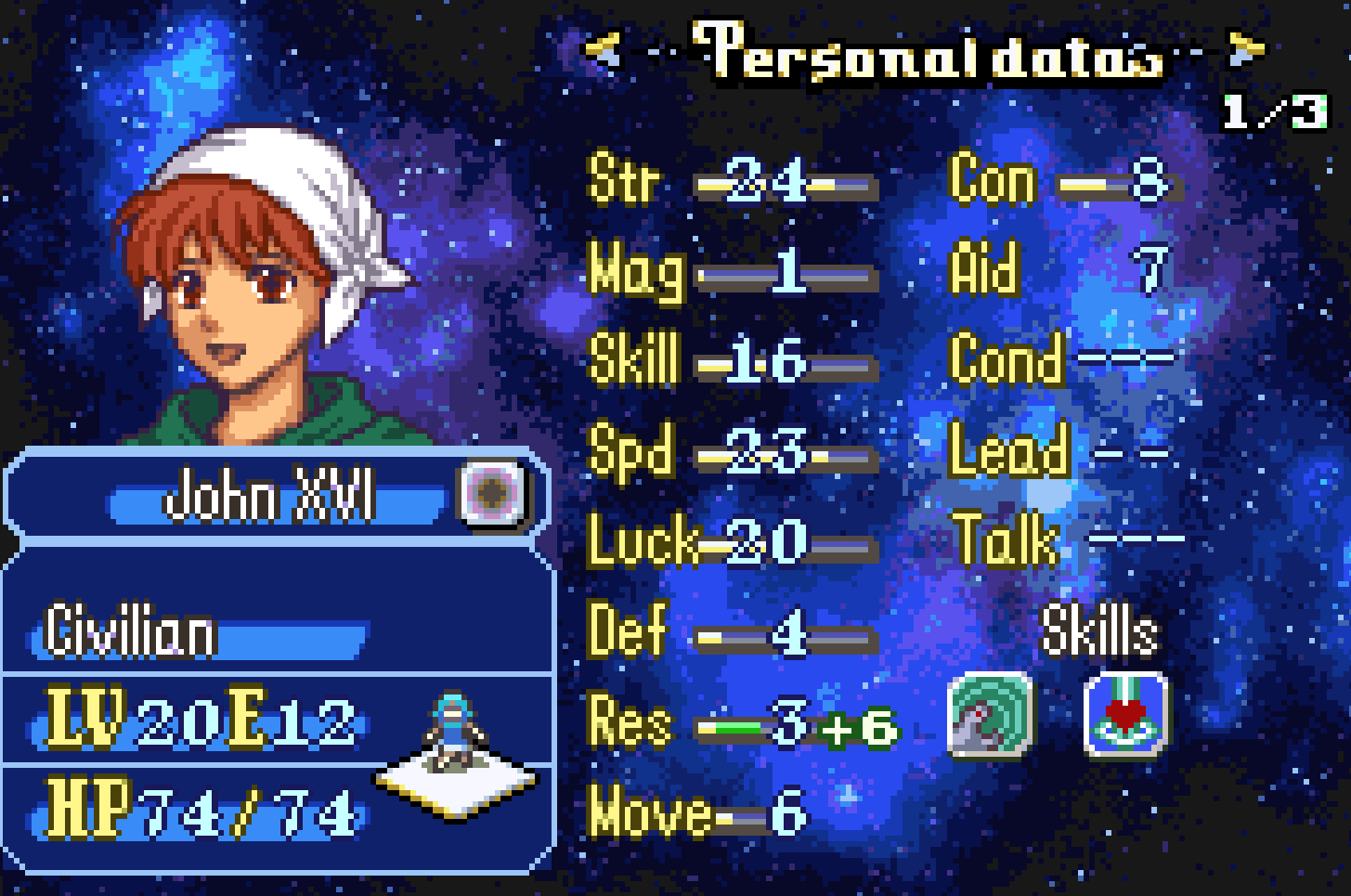The height and width of the screenshot is (896, 1351).
Task: Go to the previous page with left arrow
Action: (603, 50)
